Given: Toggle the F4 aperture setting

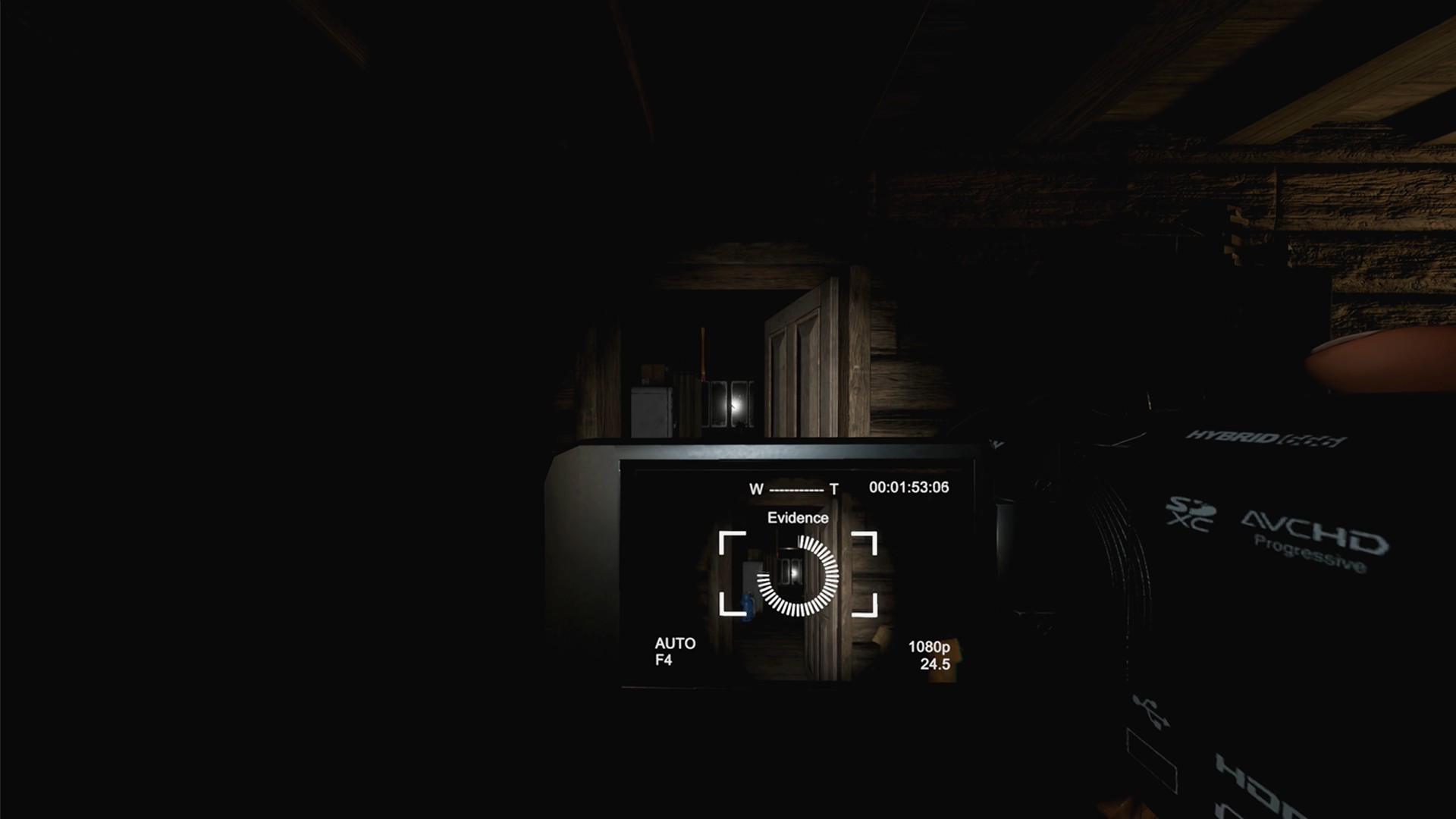Looking at the screenshot, I should [663, 659].
